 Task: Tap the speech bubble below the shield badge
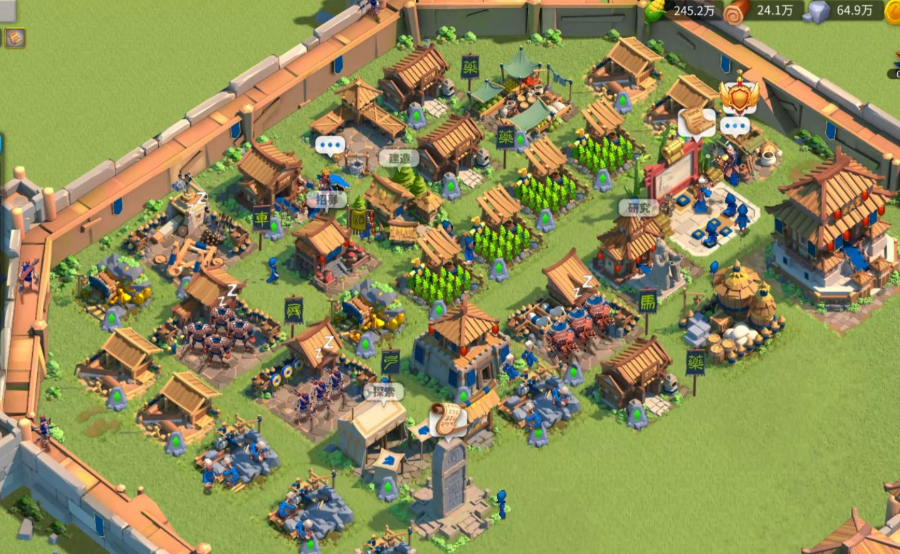coord(735,126)
